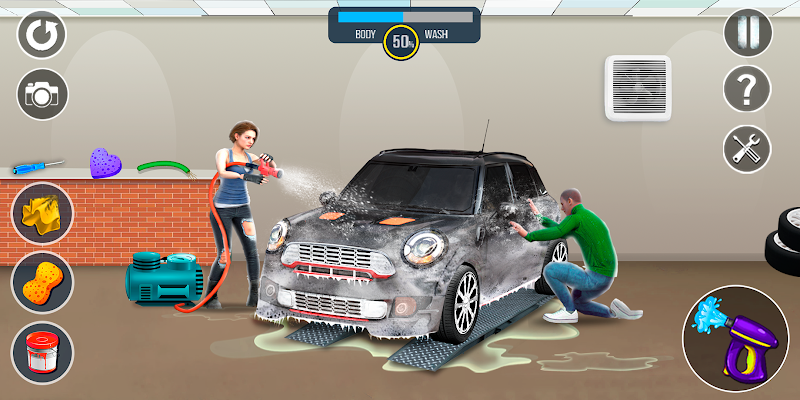
Task: Click the restart arrow button
Action: [41, 35]
